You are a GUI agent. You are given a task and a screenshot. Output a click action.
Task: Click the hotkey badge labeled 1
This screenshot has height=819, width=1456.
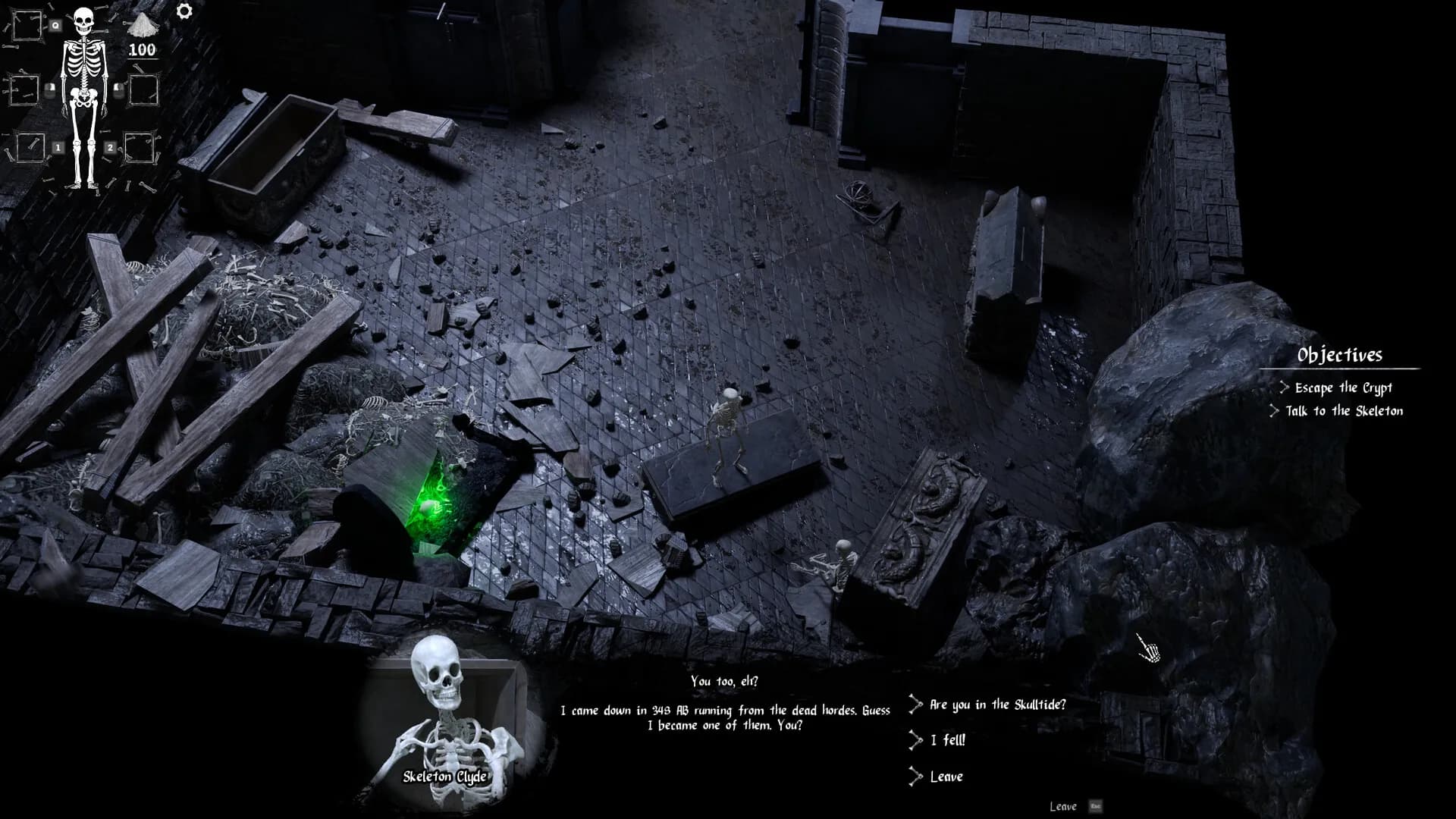[58, 147]
